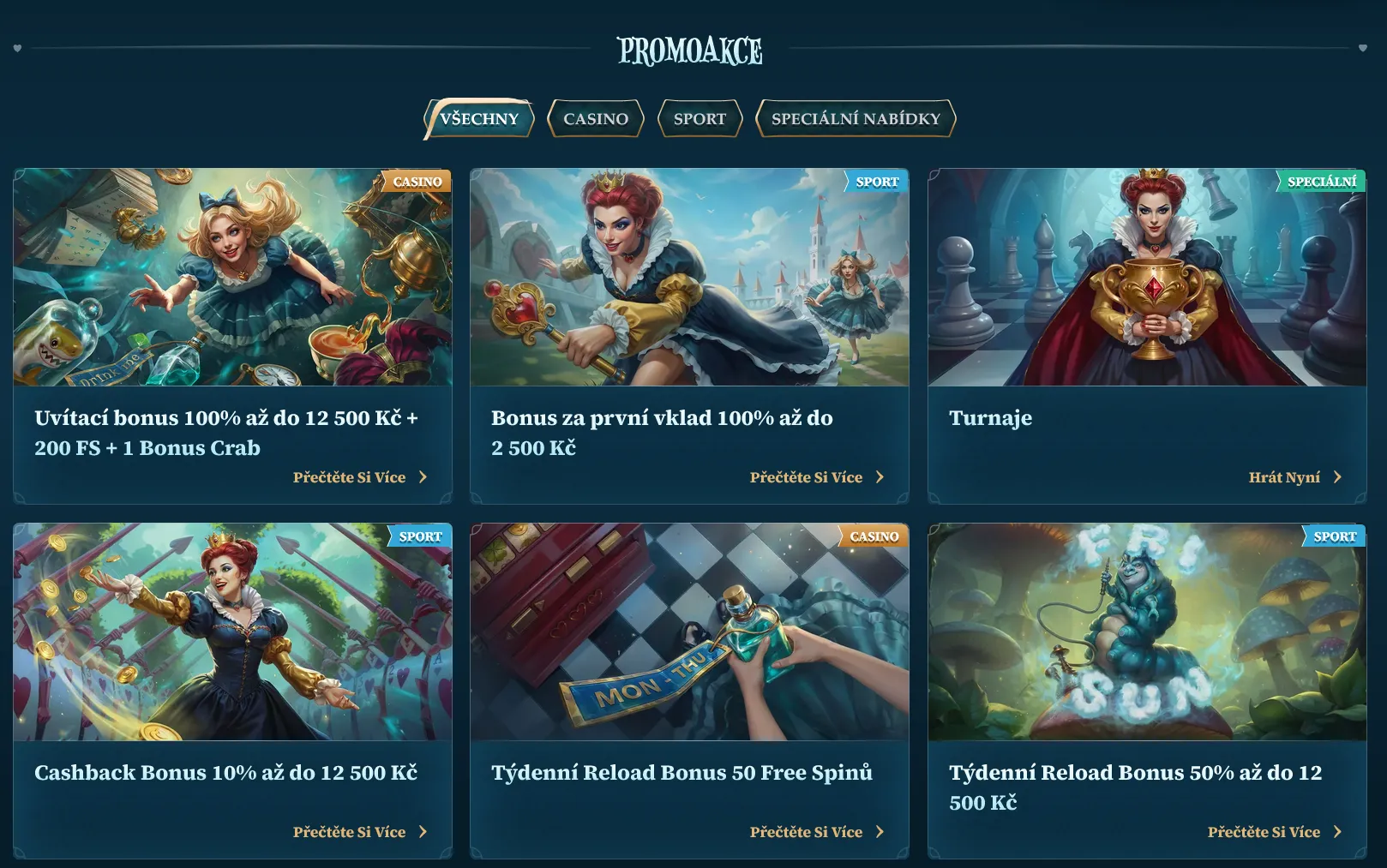The width and height of the screenshot is (1387, 868).
Task: Switch to the SPORT filter tab
Action: (700, 118)
